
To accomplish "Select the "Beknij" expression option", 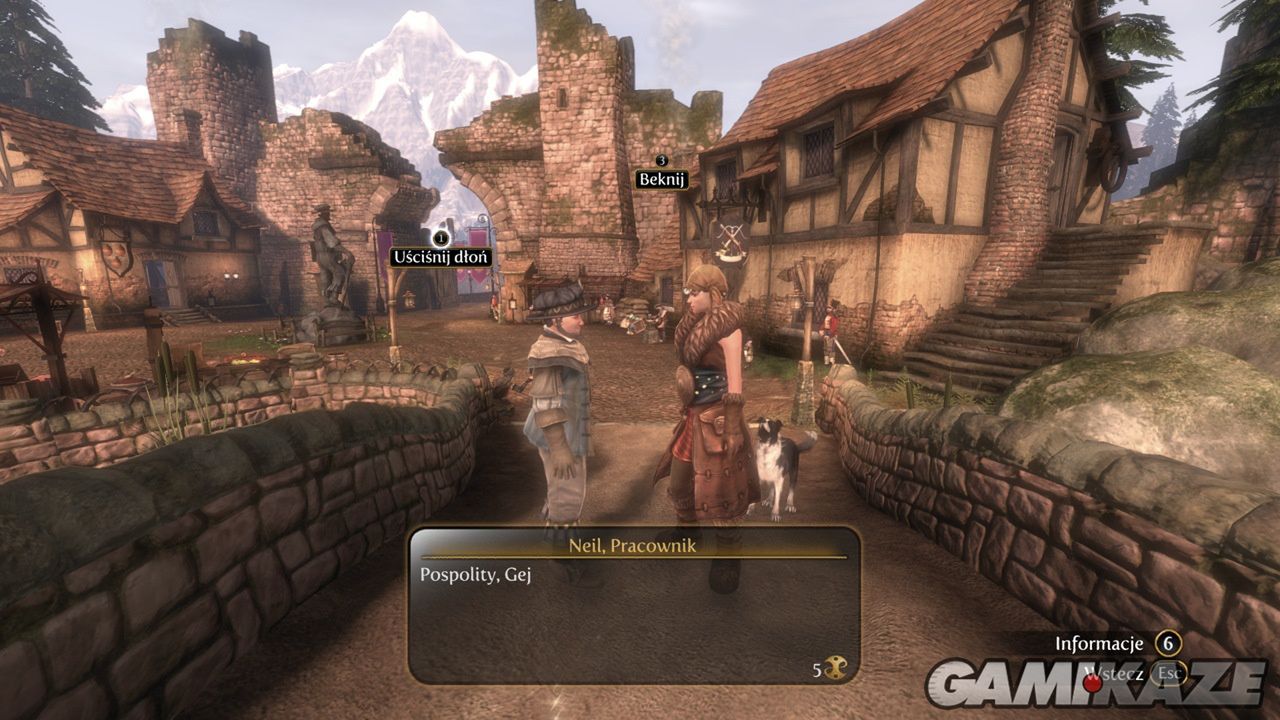I will pos(661,180).
